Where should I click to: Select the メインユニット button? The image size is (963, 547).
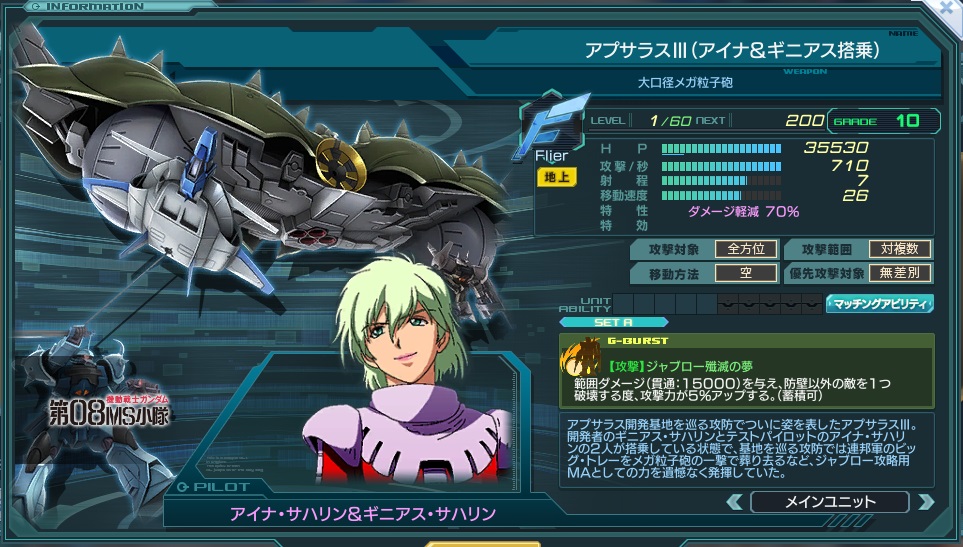coord(830,501)
